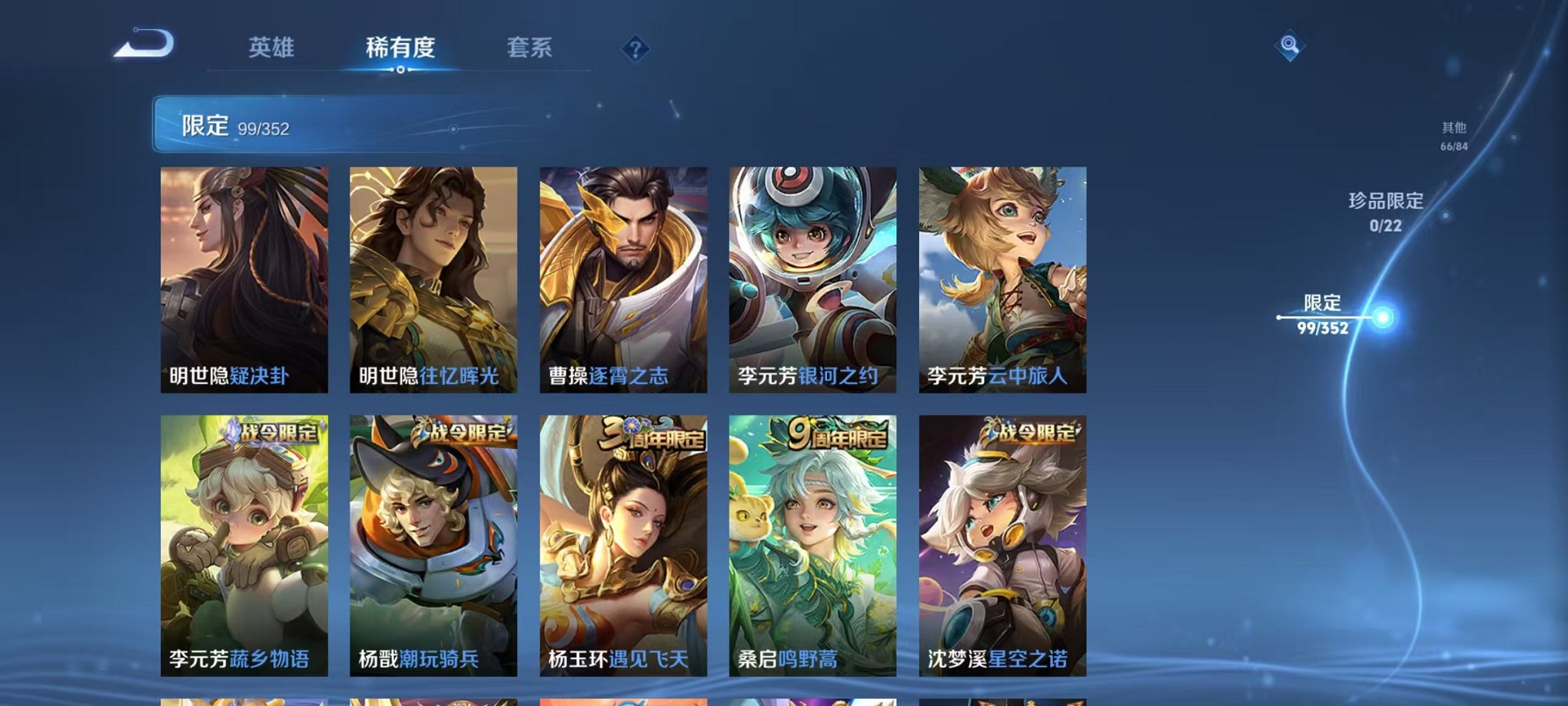This screenshot has width=1568, height=706.
Task: Switch to the 套系 tab
Action: click(532, 46)
